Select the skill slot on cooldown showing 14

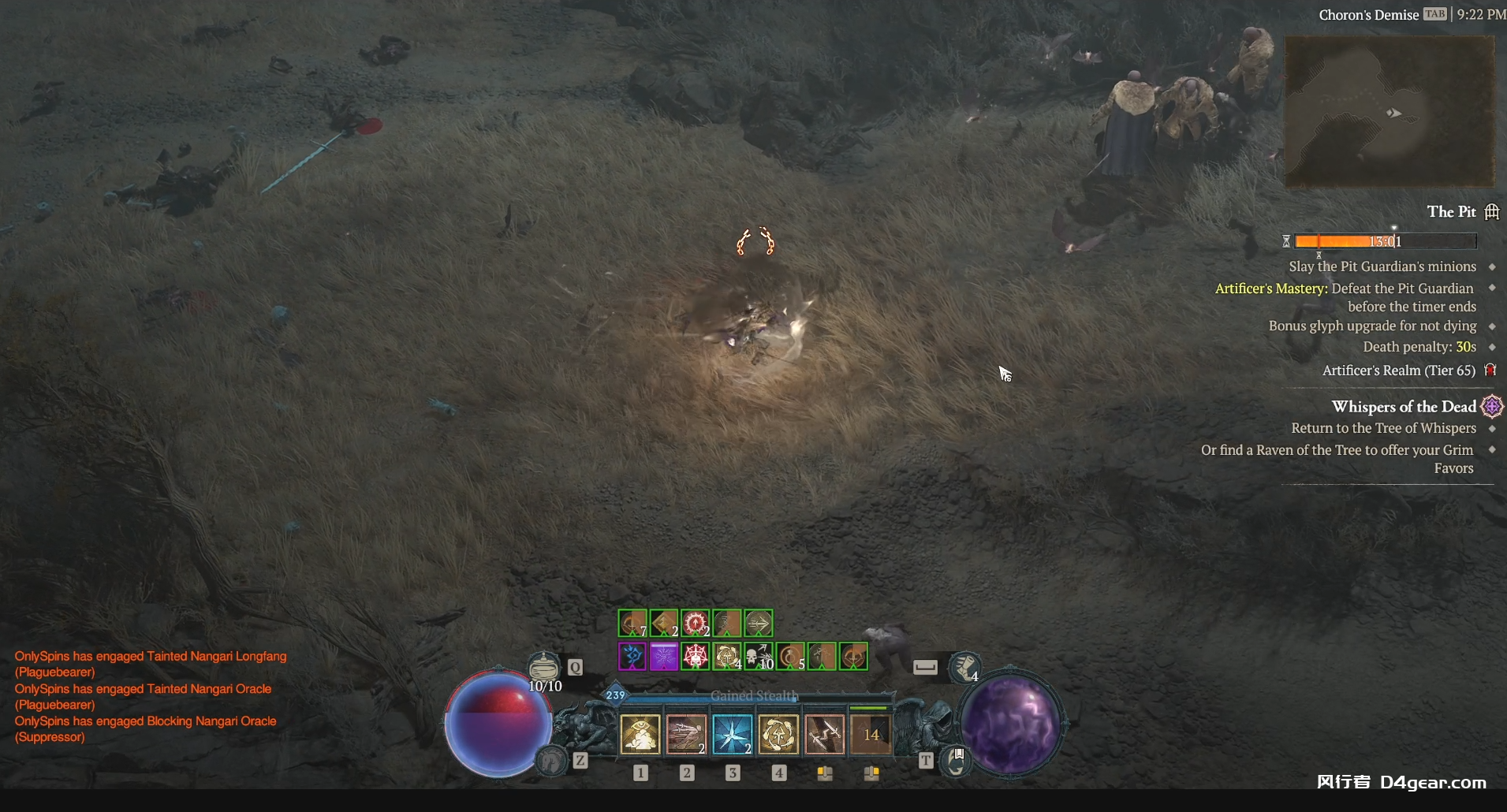pyautogui.click(x=871, y=735)
